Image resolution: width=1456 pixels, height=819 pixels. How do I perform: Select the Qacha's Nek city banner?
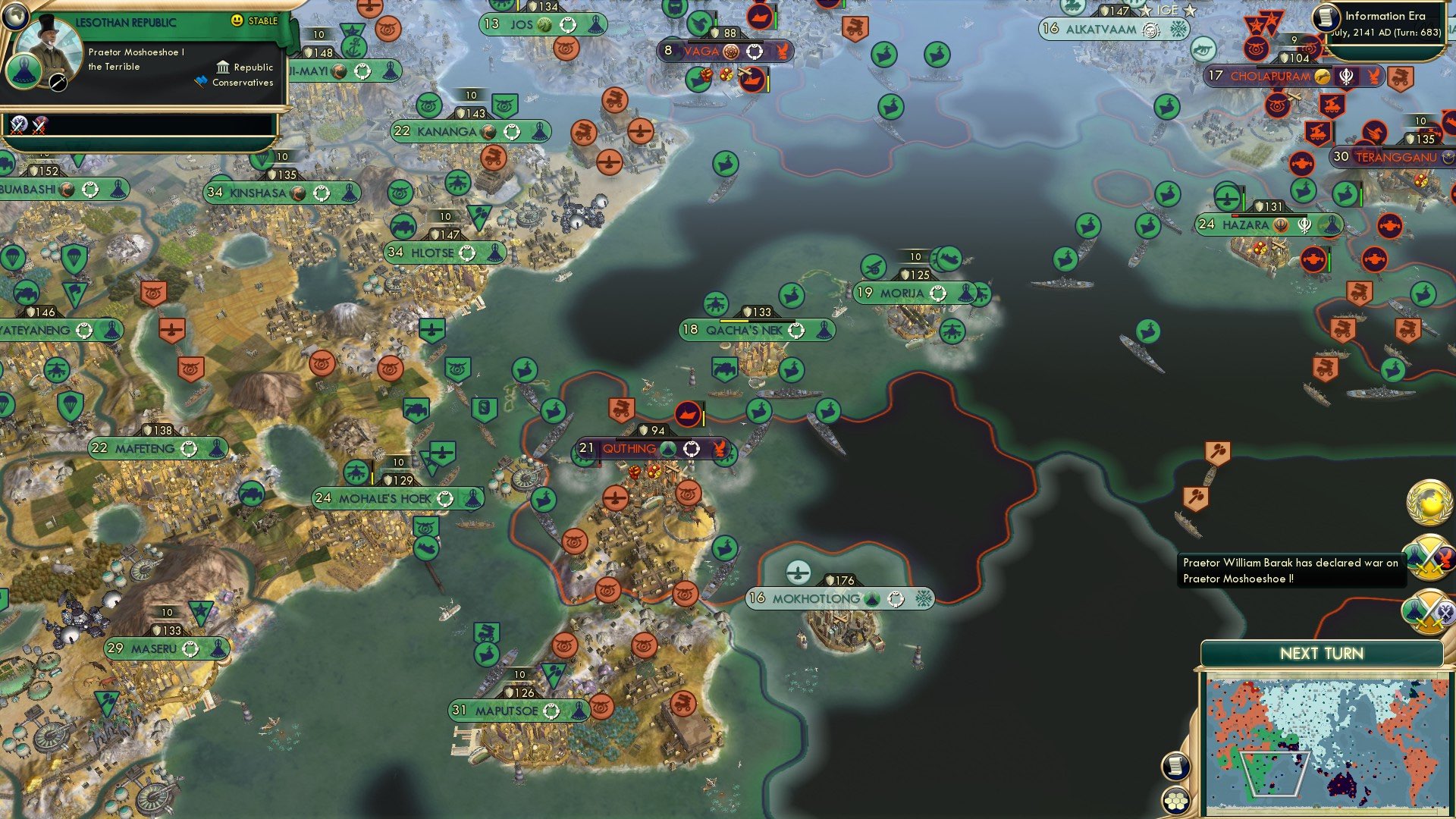pyautogui.click(x=756, y=330)
